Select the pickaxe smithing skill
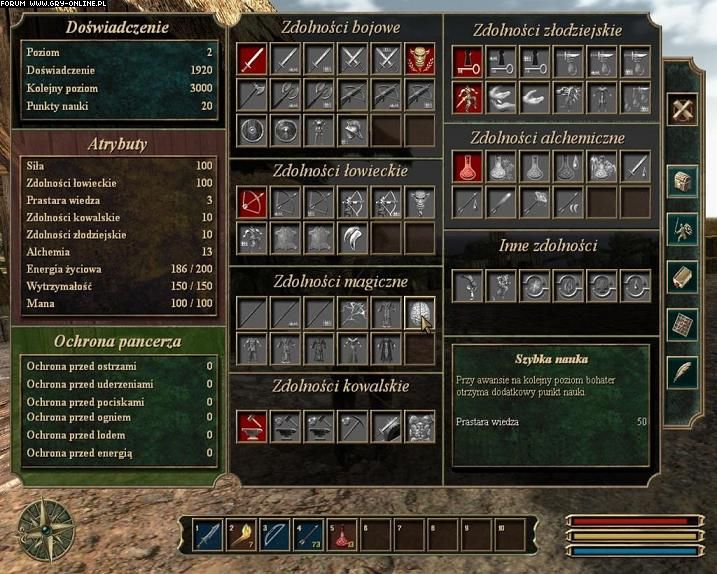Image resolution: width=717 pixels, height=574 pixels. (353, 426)
